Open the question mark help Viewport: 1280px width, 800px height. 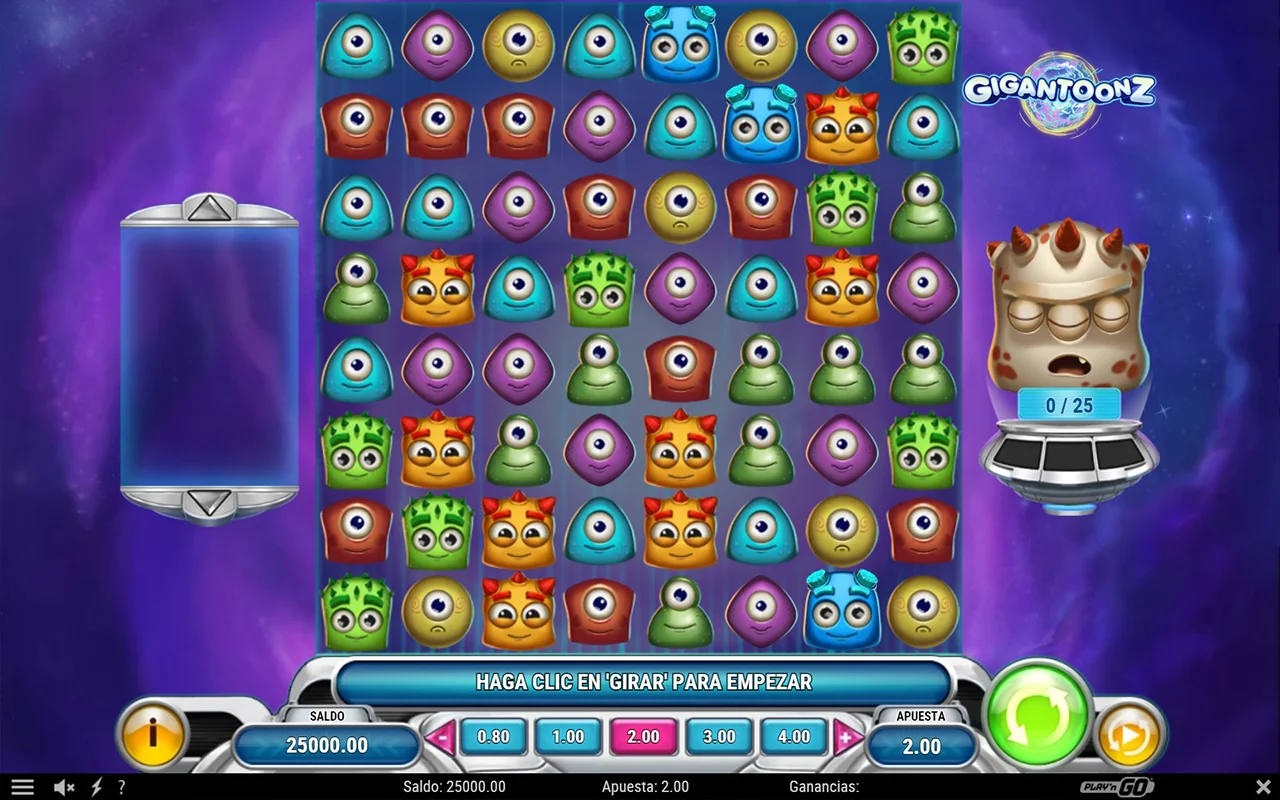point(121,787)
